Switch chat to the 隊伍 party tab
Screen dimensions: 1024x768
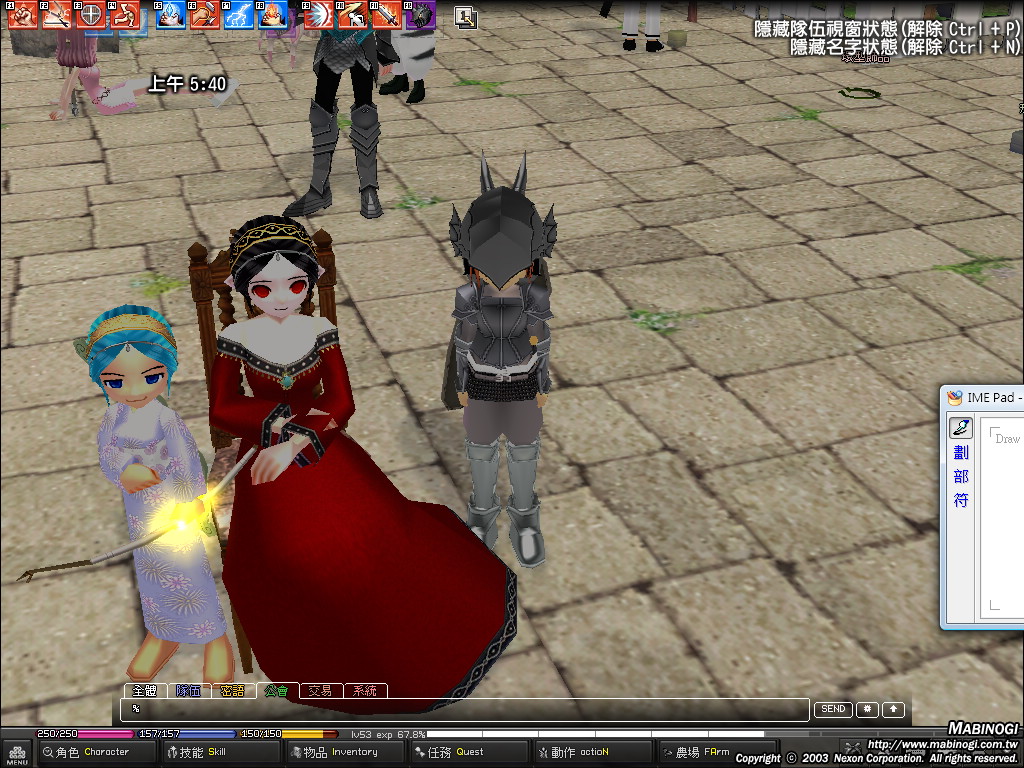(x=188, y=690)
